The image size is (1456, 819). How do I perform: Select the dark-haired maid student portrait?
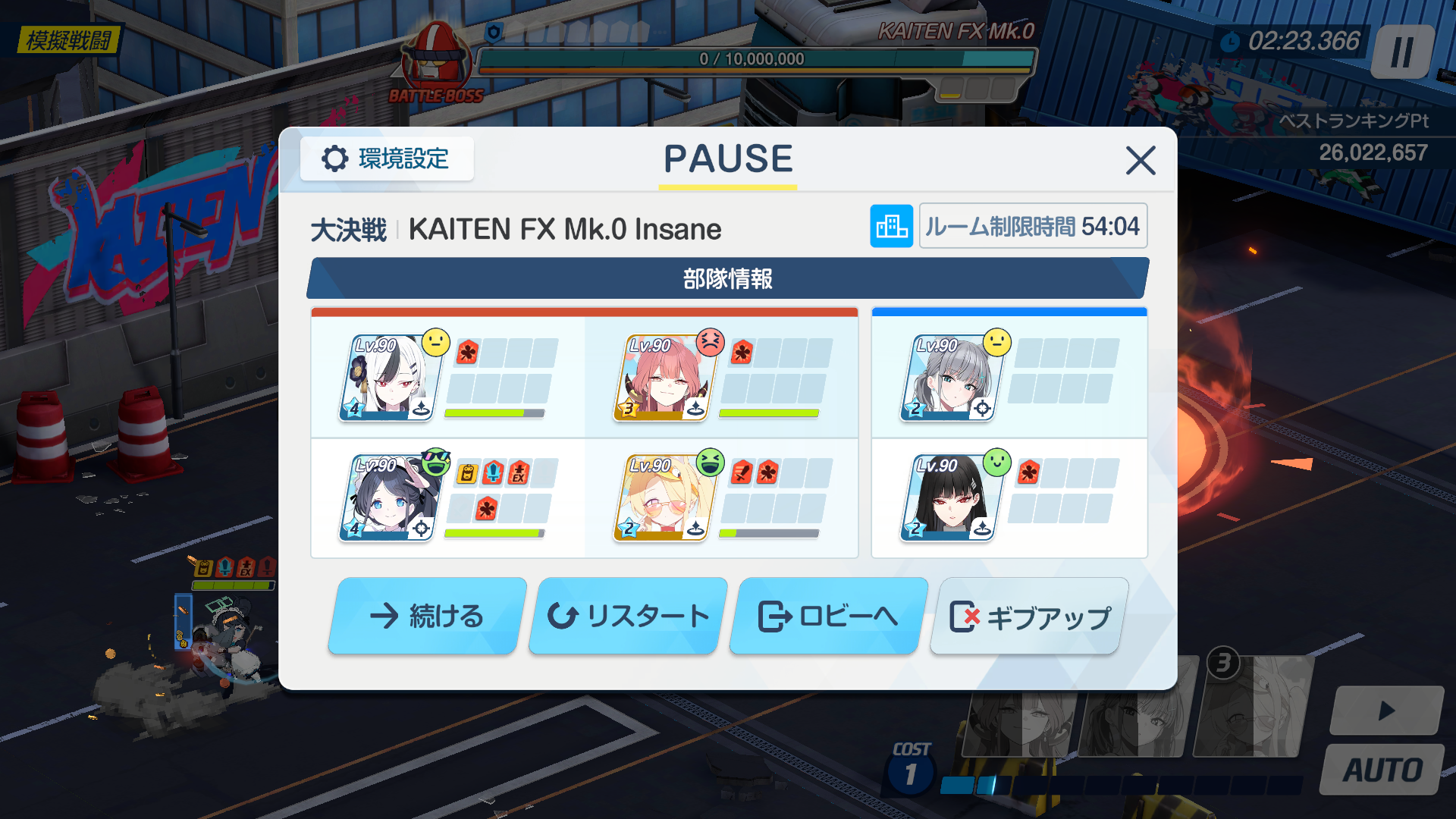[x=388, y=498]
